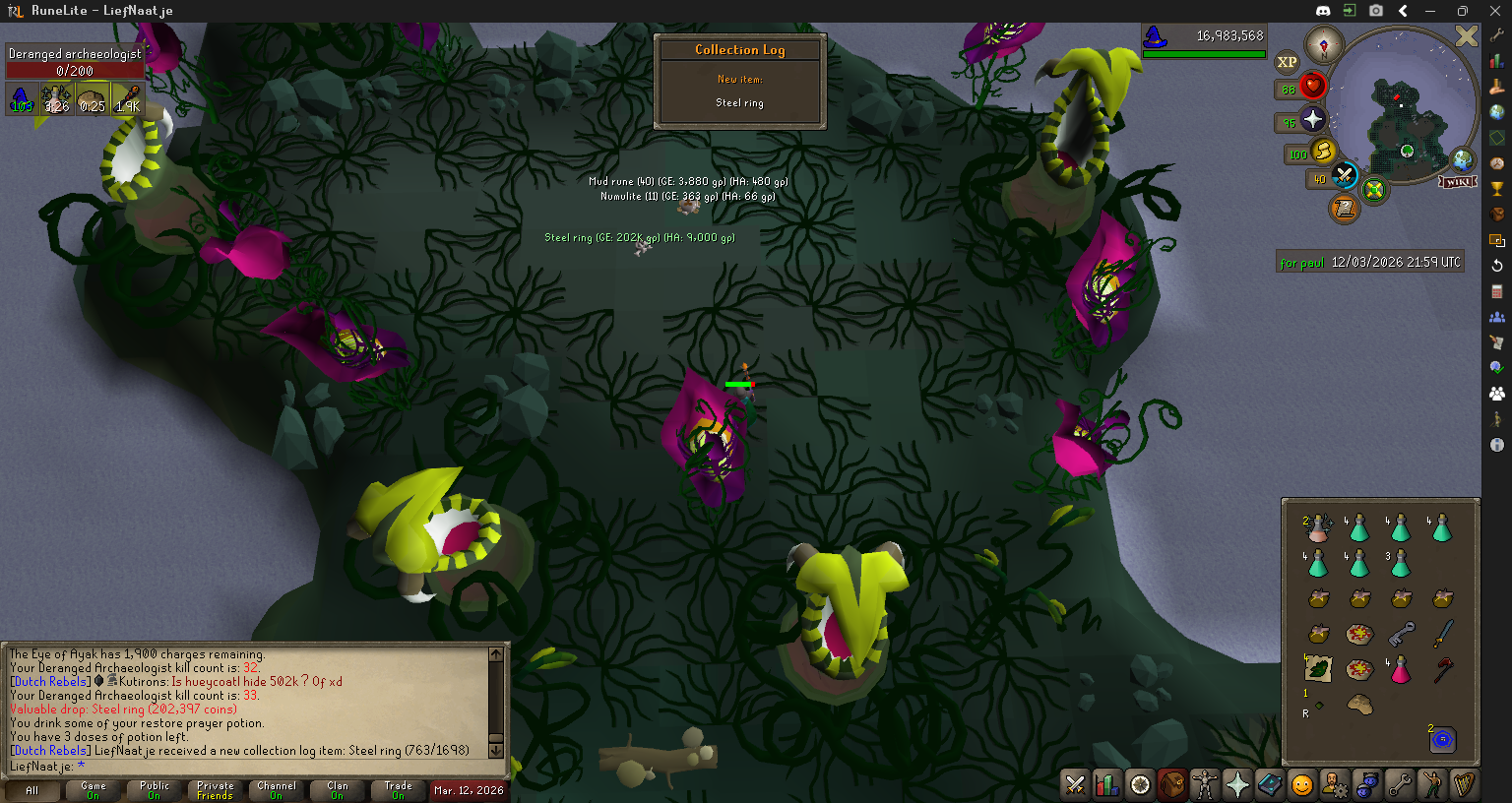Viewport: 1512px width, 803px height.
Task: Take a screenshot with the camera button
Action: pyautogui.click(x=1375, y=11)
